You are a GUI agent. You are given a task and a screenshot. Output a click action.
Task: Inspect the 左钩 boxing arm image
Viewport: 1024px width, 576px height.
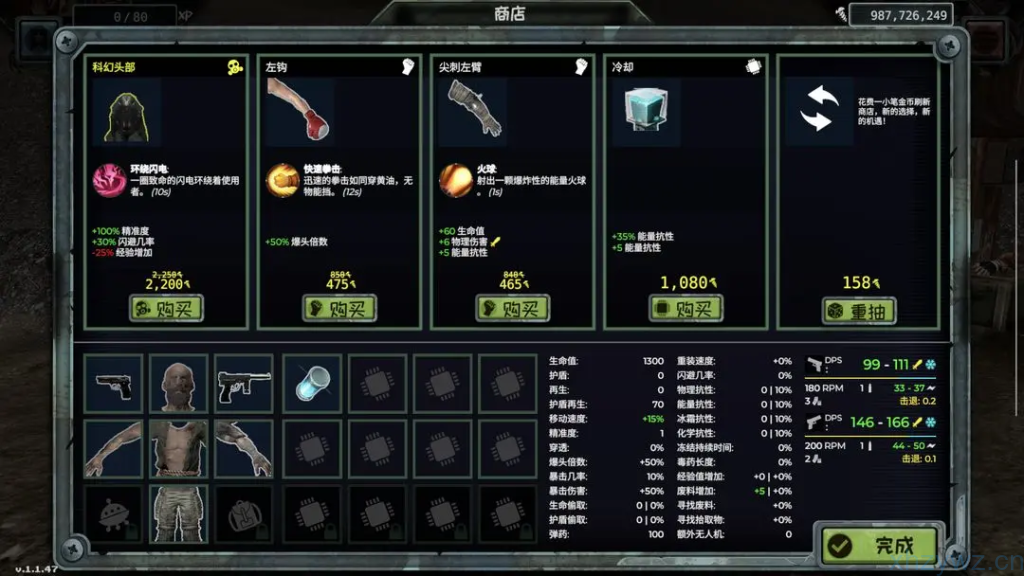(300, 109)
